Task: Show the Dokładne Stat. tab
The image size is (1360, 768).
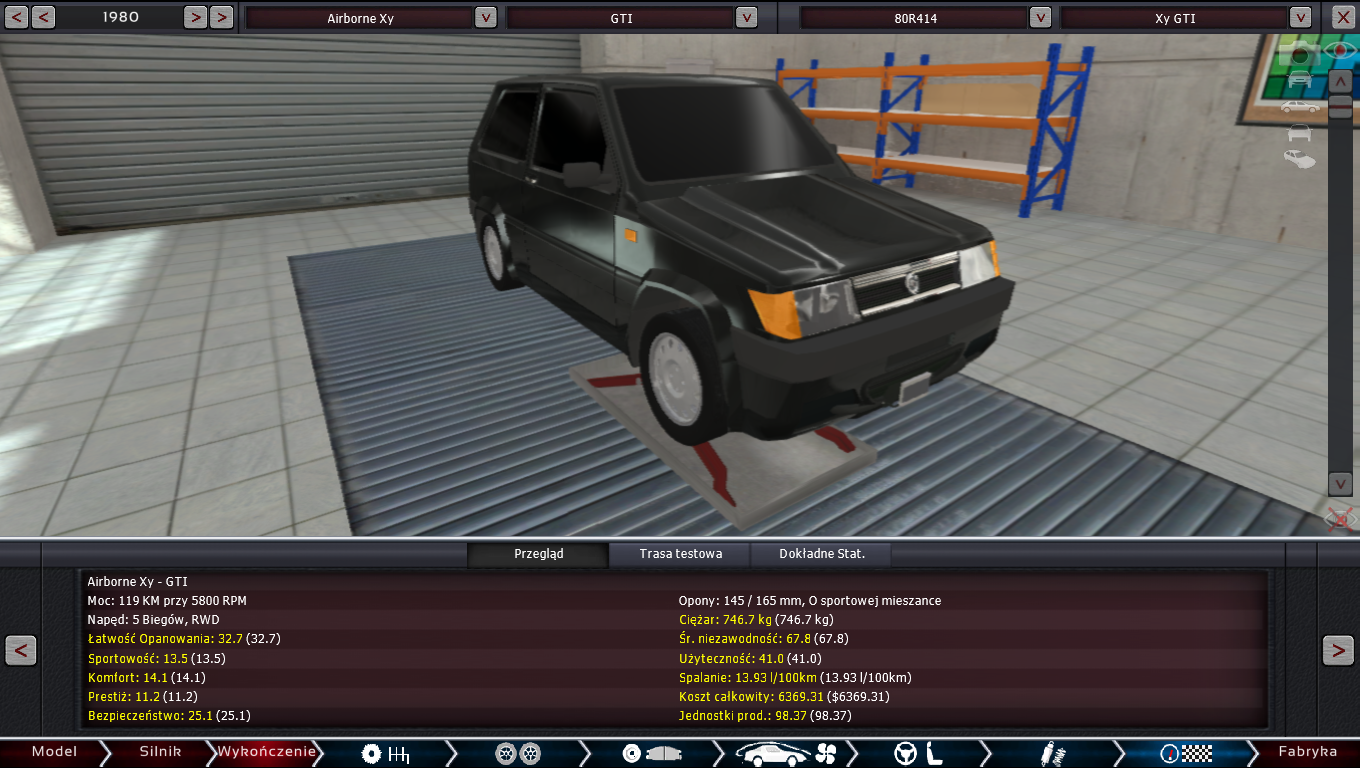Action: [821, 553]
